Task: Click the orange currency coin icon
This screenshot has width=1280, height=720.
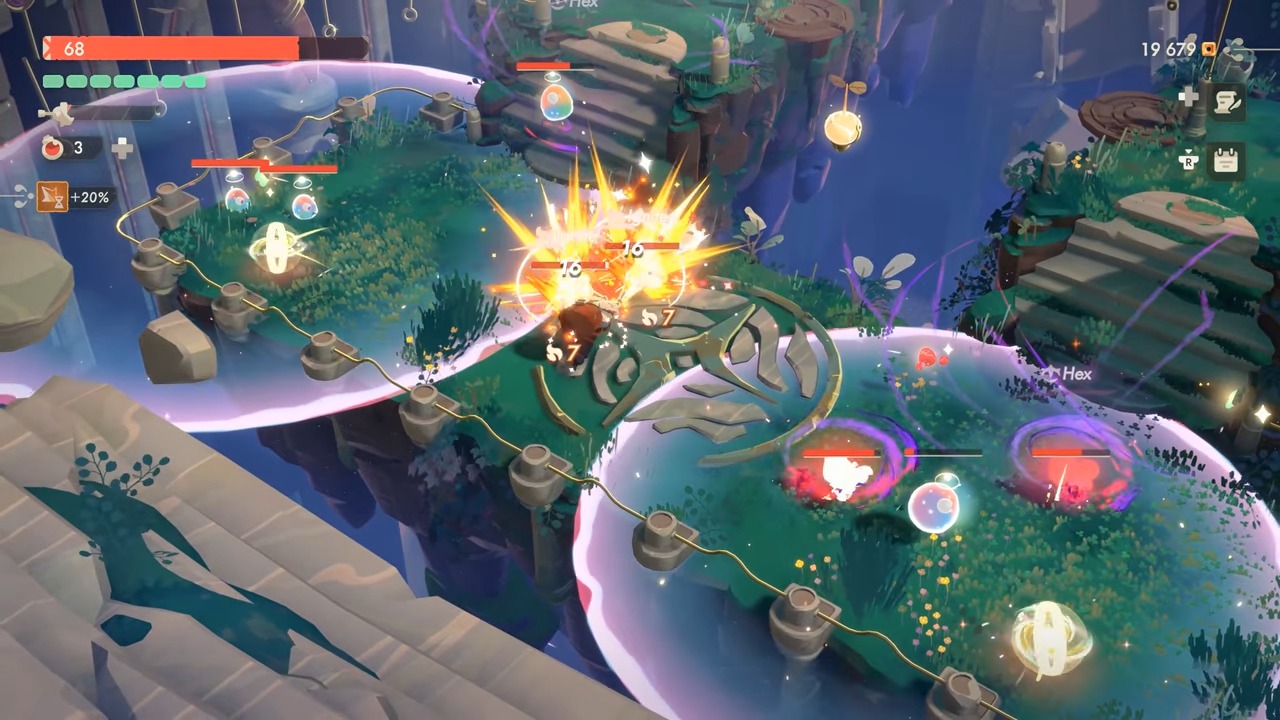Action: (1209, 48)
